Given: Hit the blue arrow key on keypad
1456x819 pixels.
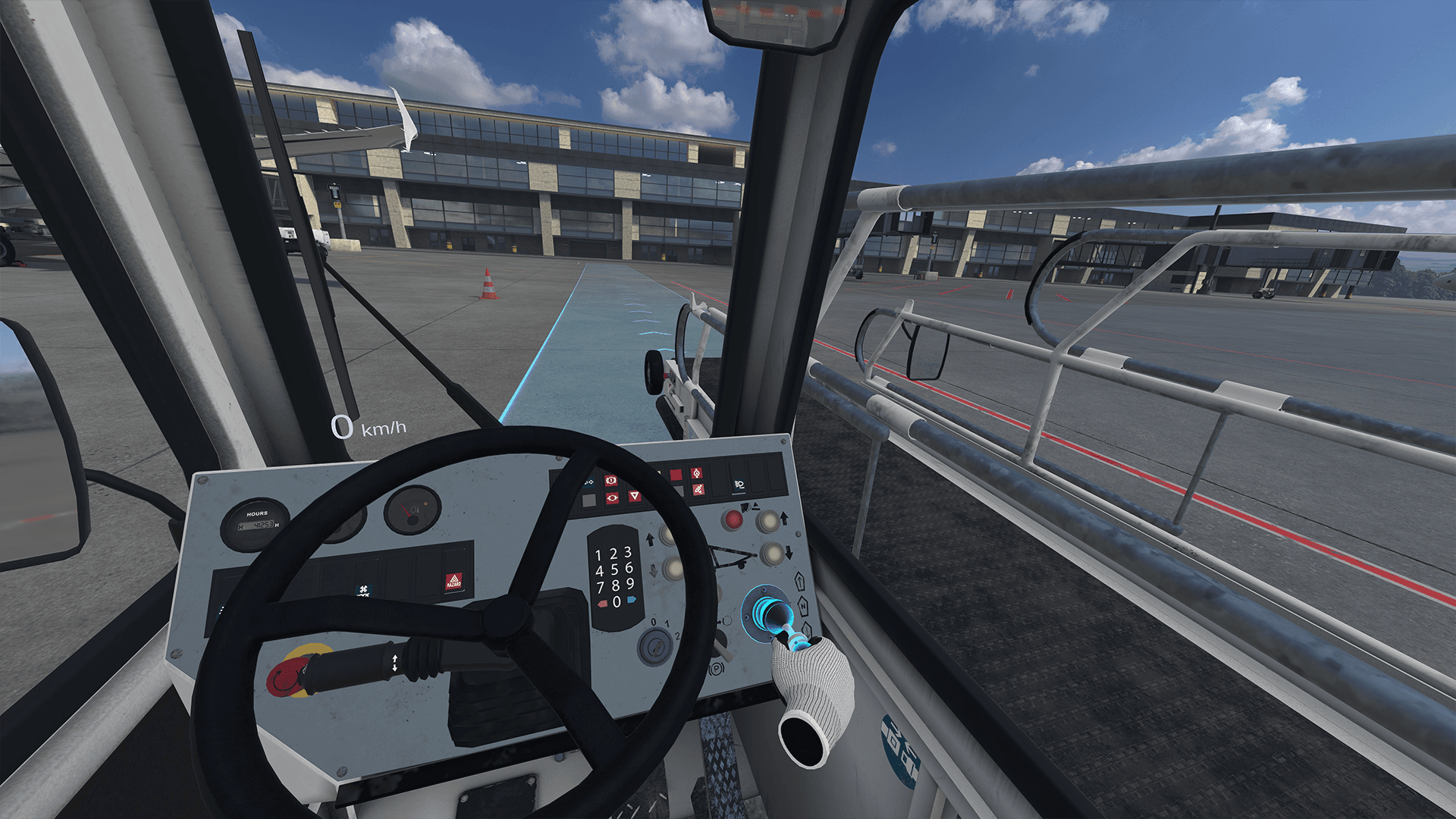Looking at the screenshot, I should click(631, 600).
